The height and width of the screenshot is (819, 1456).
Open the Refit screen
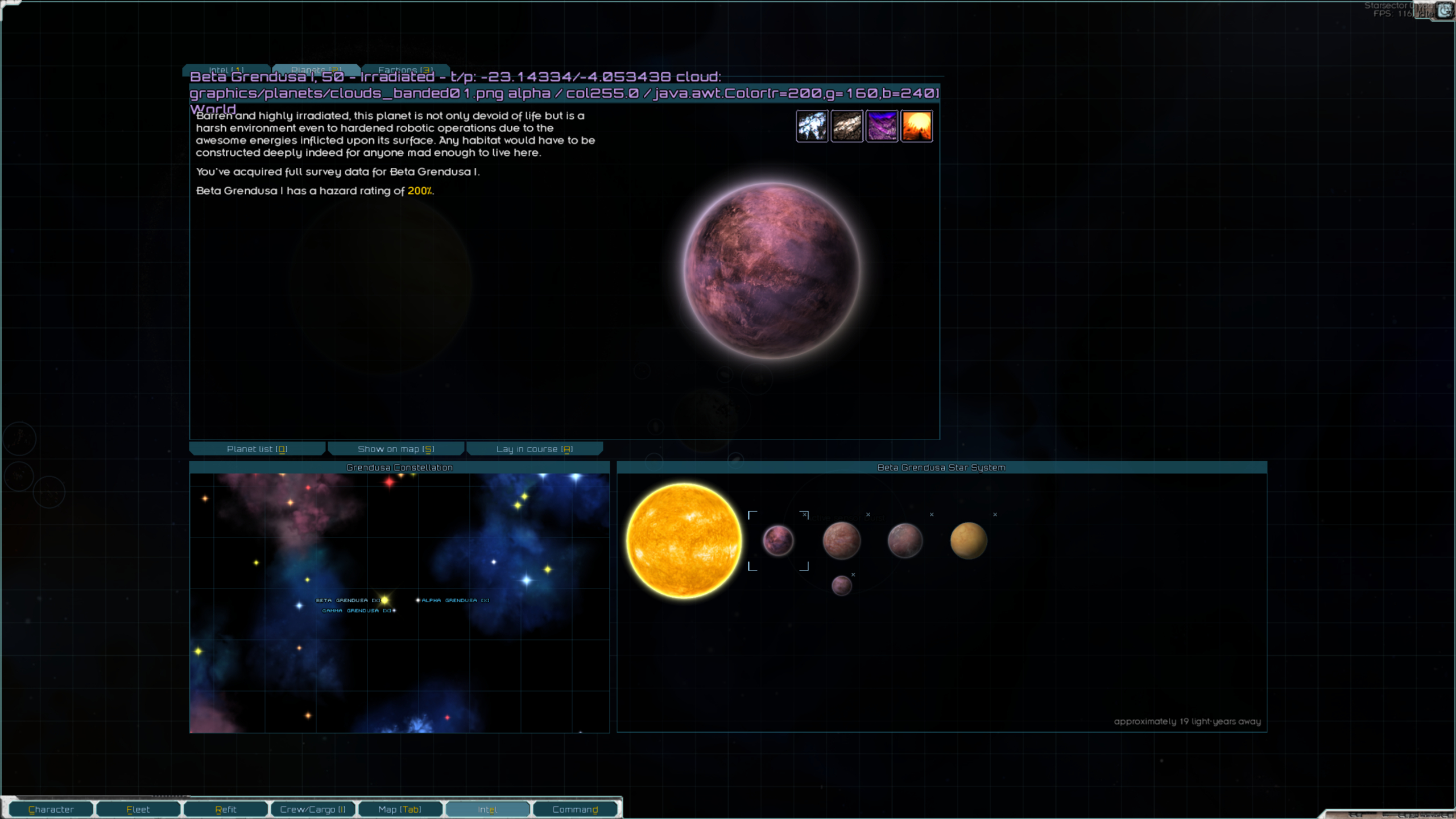(x=225, y=809)
